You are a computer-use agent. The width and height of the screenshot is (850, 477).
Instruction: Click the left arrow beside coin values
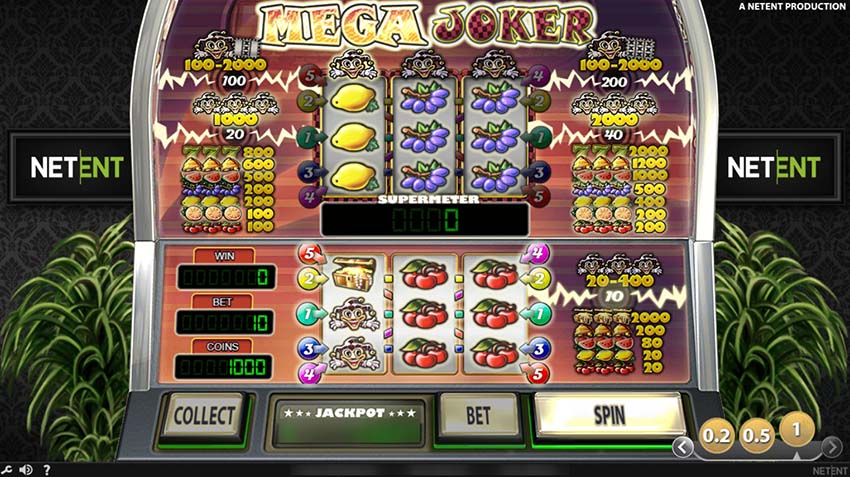click(x=683, y=446)
